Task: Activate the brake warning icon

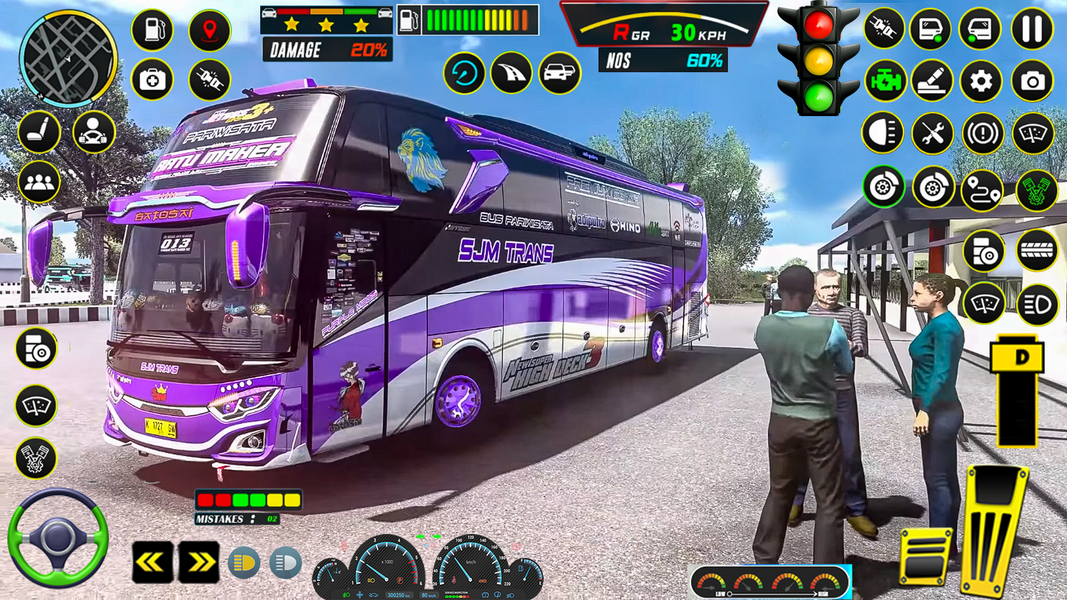Action: pos(982,133)
